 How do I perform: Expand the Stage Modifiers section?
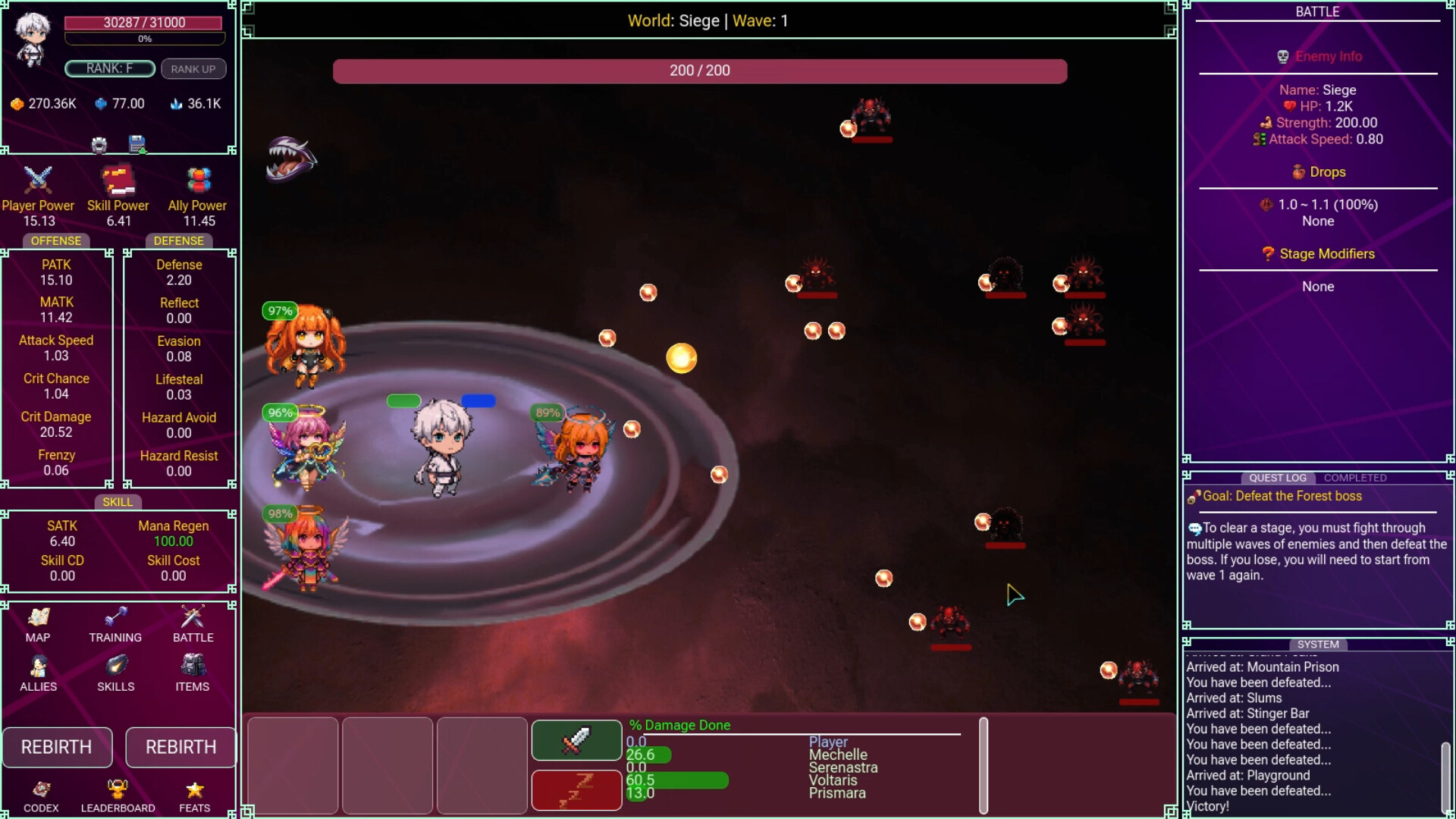(1318, 254)
